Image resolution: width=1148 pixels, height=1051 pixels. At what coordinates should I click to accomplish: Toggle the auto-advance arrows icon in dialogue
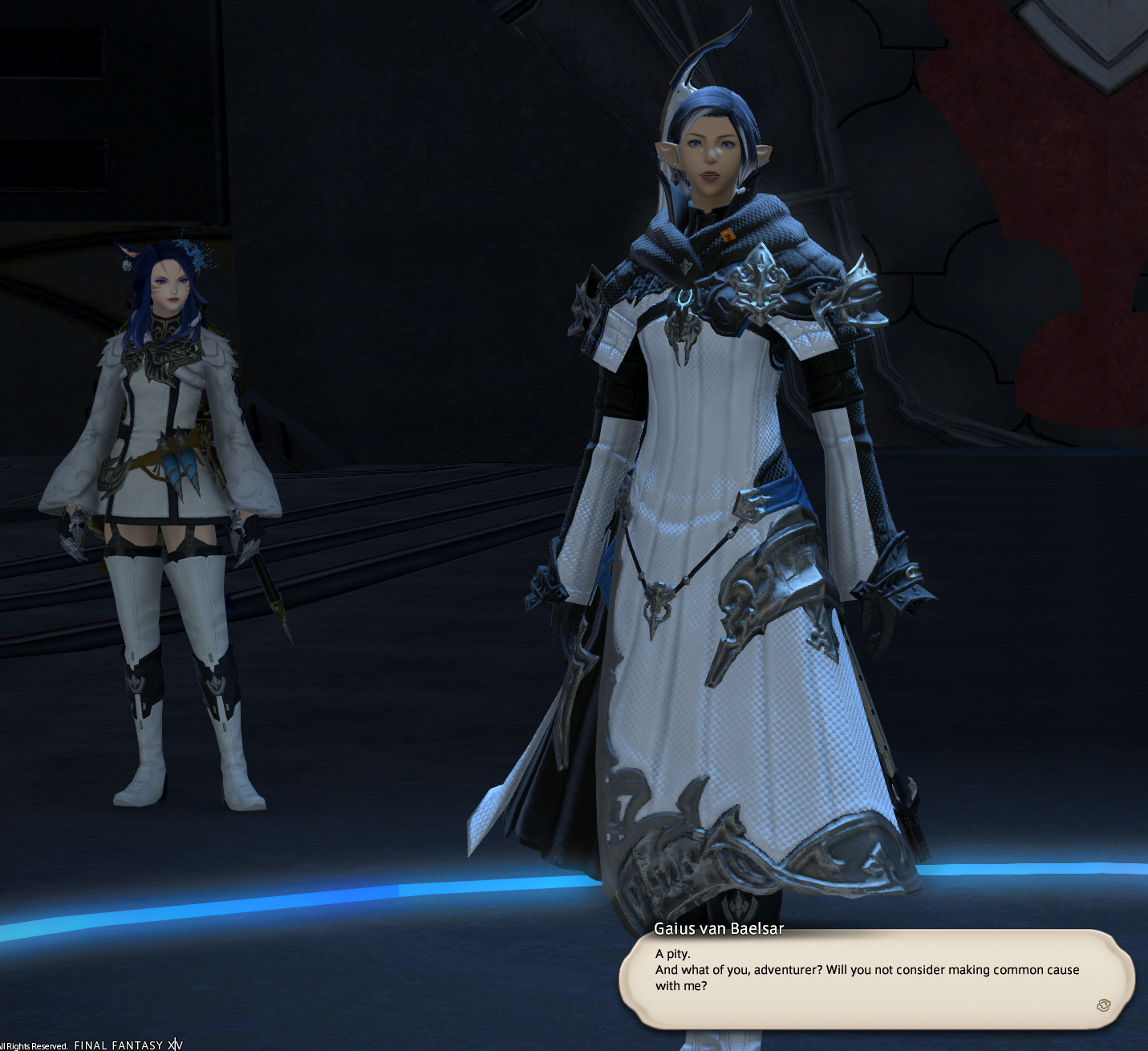pyautogui.click(x=1103, y=1005)
